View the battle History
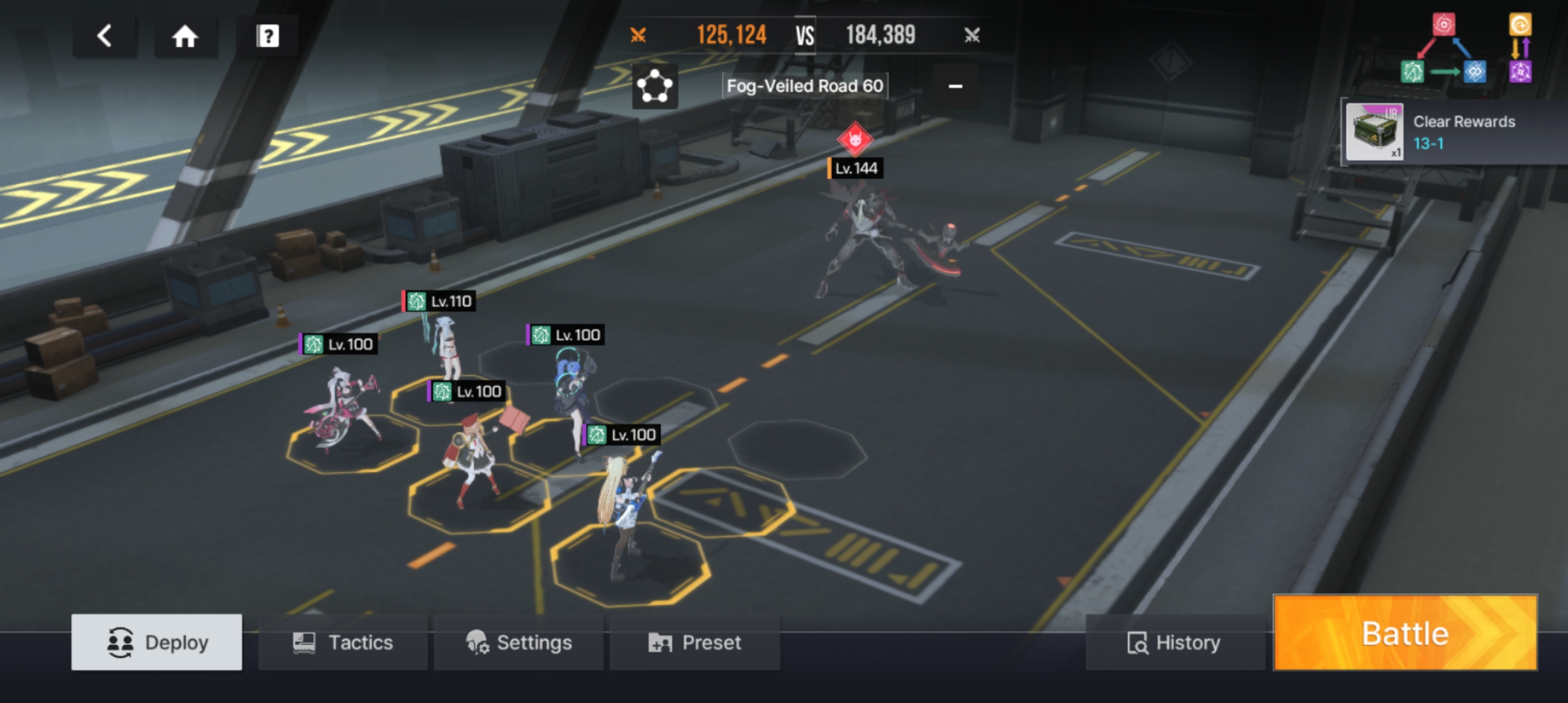This screenshot has width=1568, height=703. 1175,642
